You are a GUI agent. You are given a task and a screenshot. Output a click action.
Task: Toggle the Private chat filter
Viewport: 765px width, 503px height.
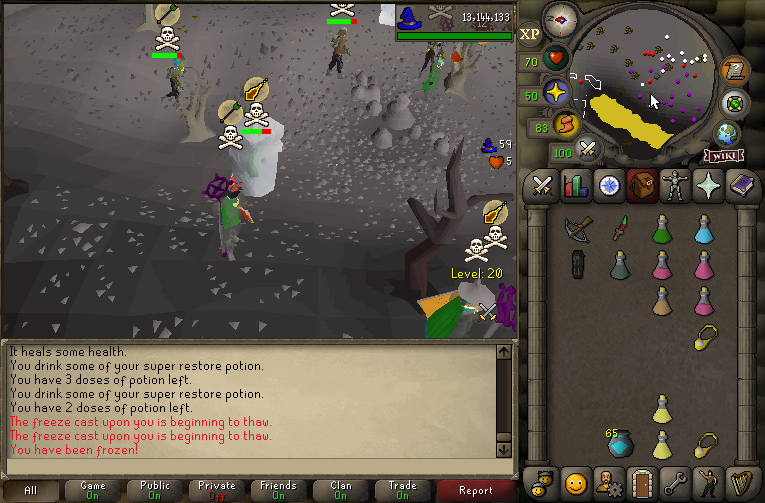pos(217,490)
